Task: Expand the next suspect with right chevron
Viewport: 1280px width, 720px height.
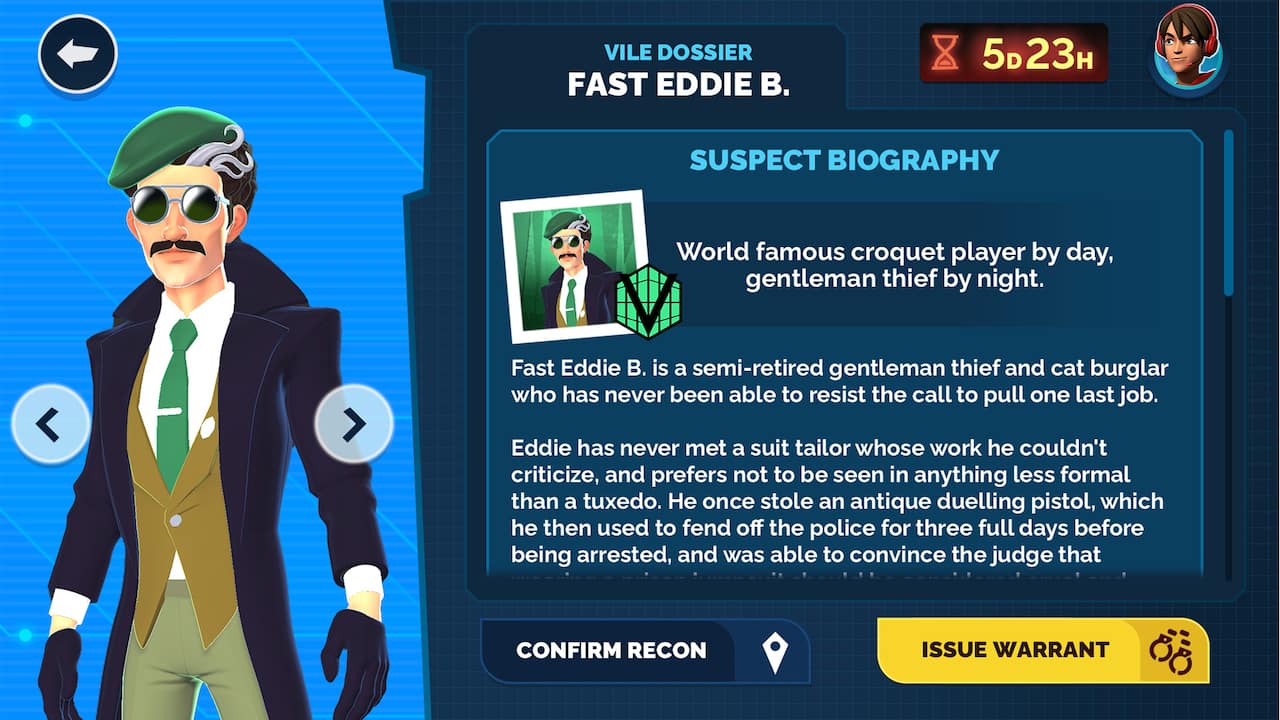Action: (355, 424)
